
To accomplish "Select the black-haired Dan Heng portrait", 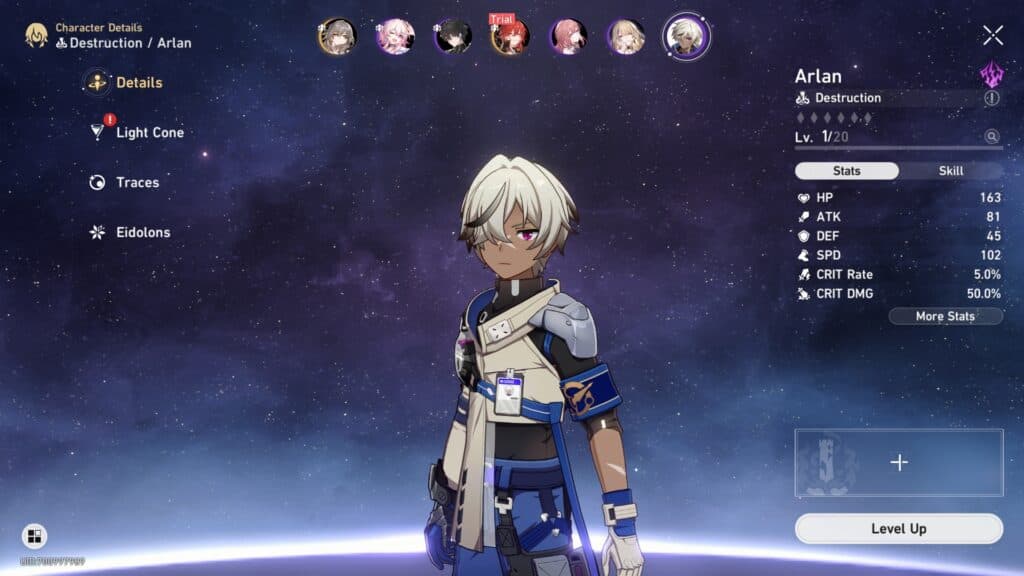I will [x=452, y=37].
